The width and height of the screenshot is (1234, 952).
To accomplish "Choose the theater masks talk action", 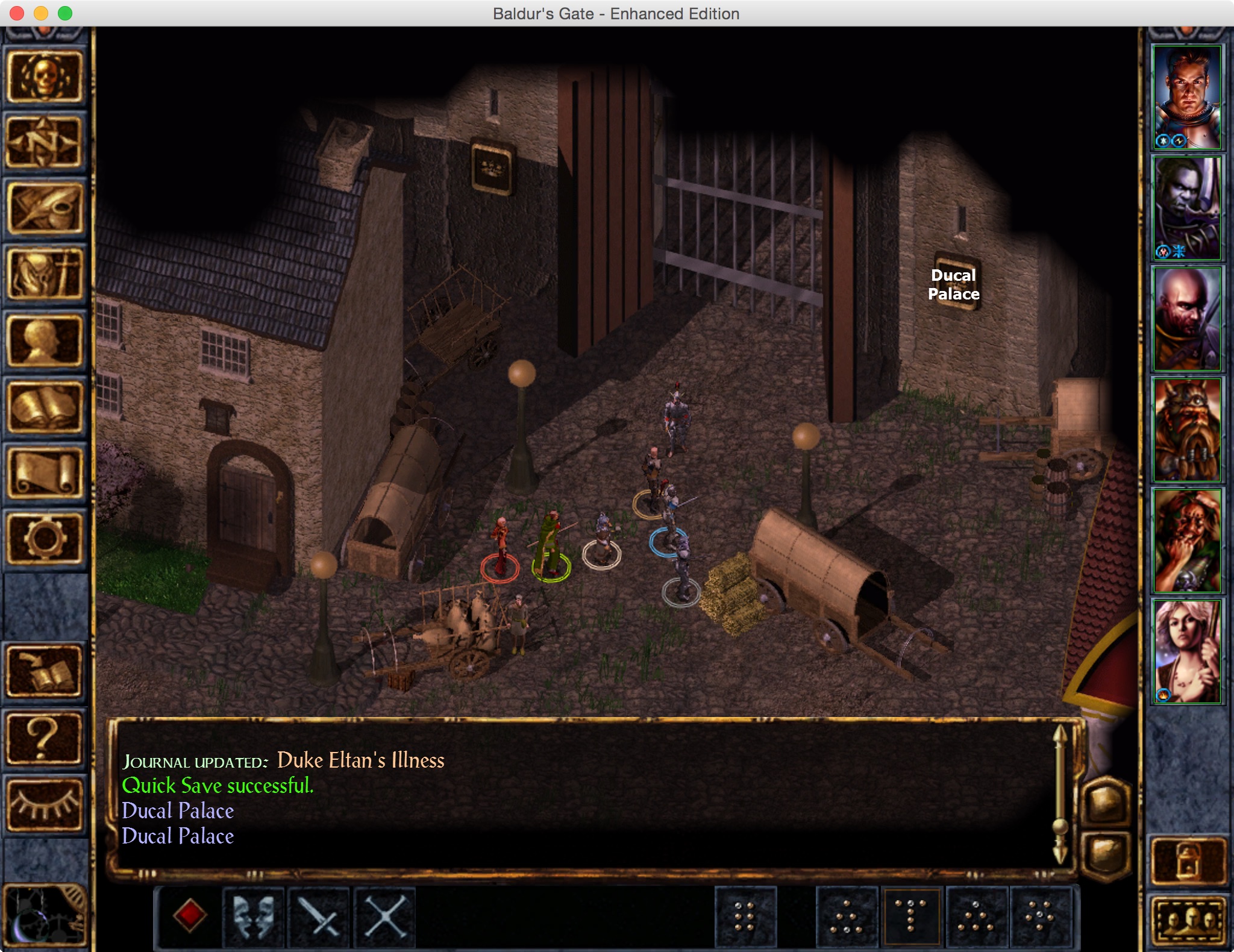I will 254,916.
